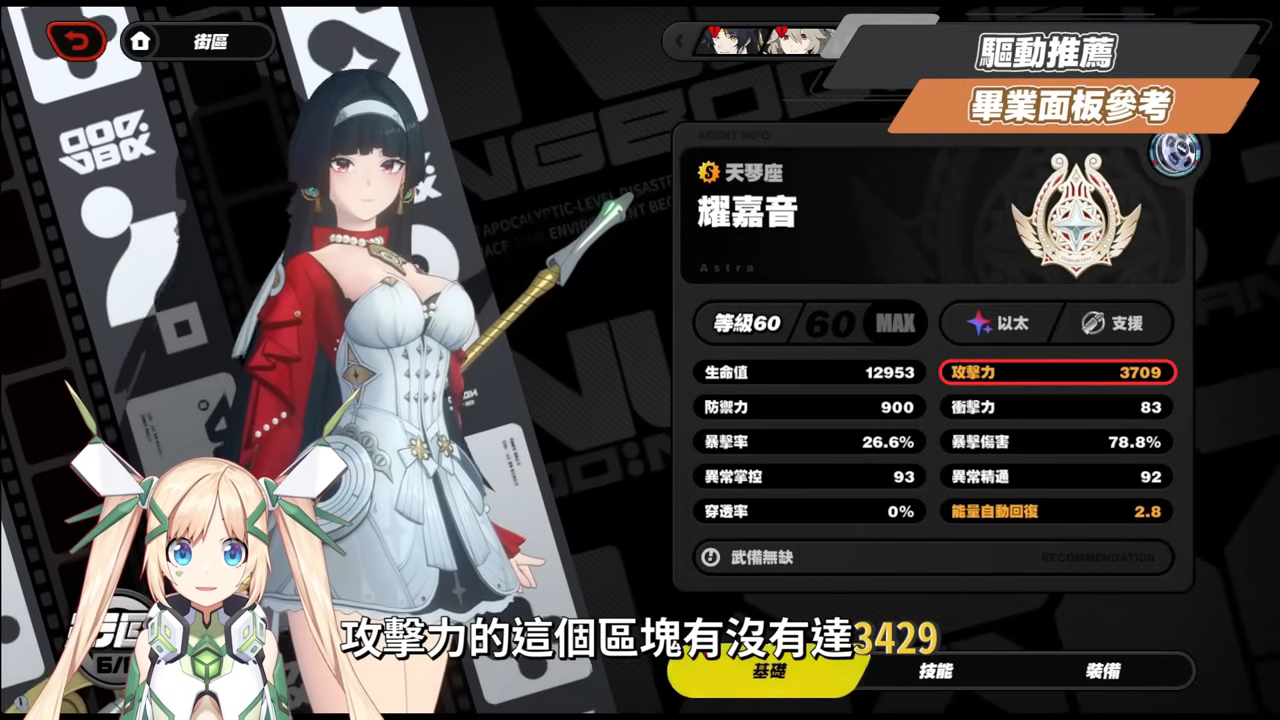Viewport: 1280px width, 720px height.
Task: Switch to the 基礎 tab
Action: [768, 671]
